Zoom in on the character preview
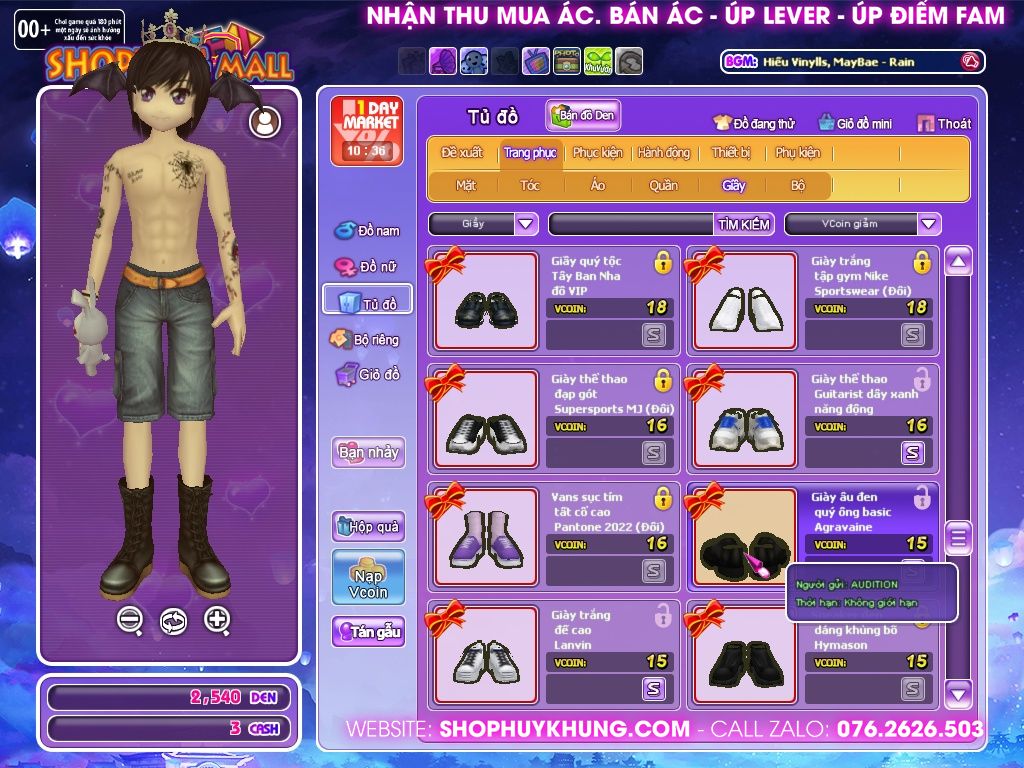Viewport: 1024px width, 768px height. (x=217, y=620)
